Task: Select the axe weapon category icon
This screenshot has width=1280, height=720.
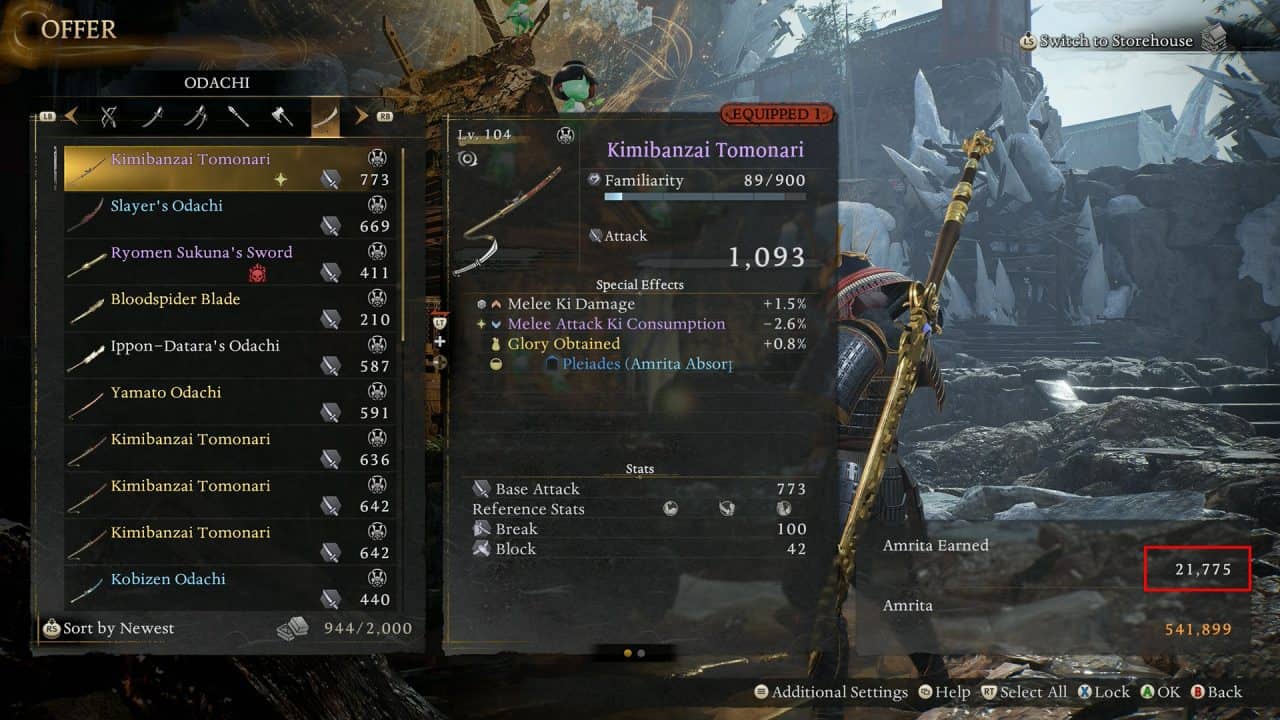Action: (281, 116)
